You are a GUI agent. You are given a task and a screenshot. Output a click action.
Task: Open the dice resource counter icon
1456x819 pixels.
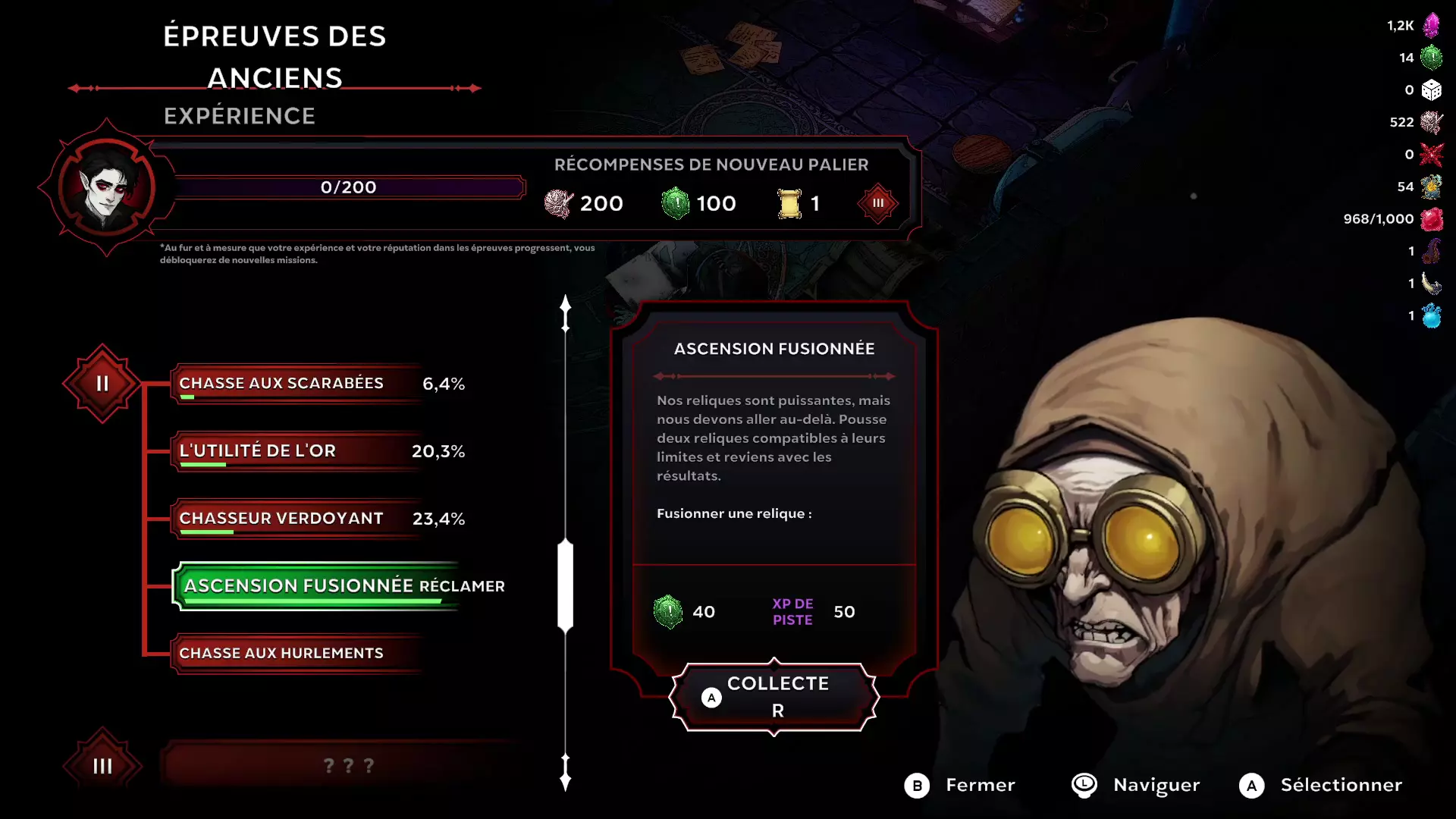pos(1430,89)
